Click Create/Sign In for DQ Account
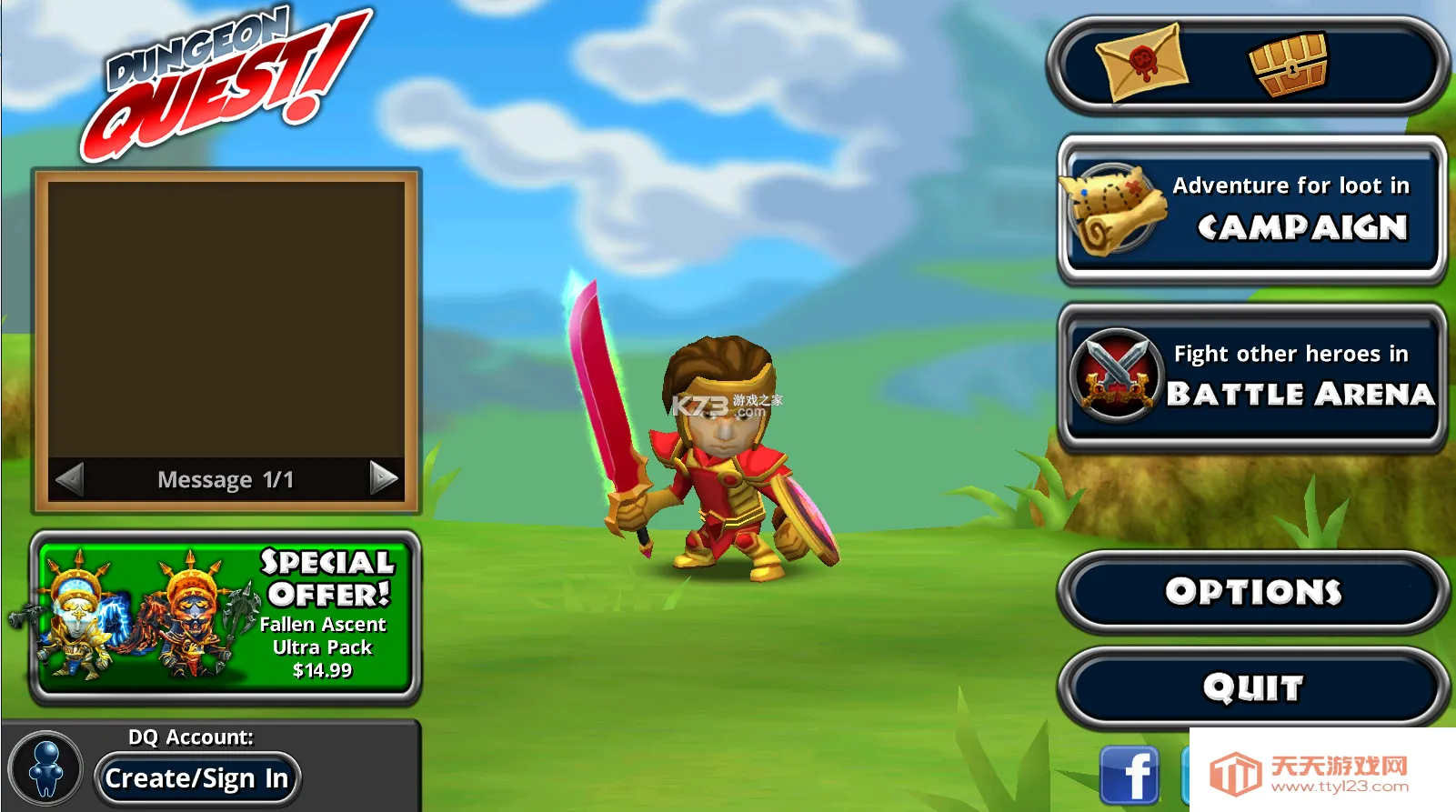This screenshot has height=812, width=1456. coord(196,778)
